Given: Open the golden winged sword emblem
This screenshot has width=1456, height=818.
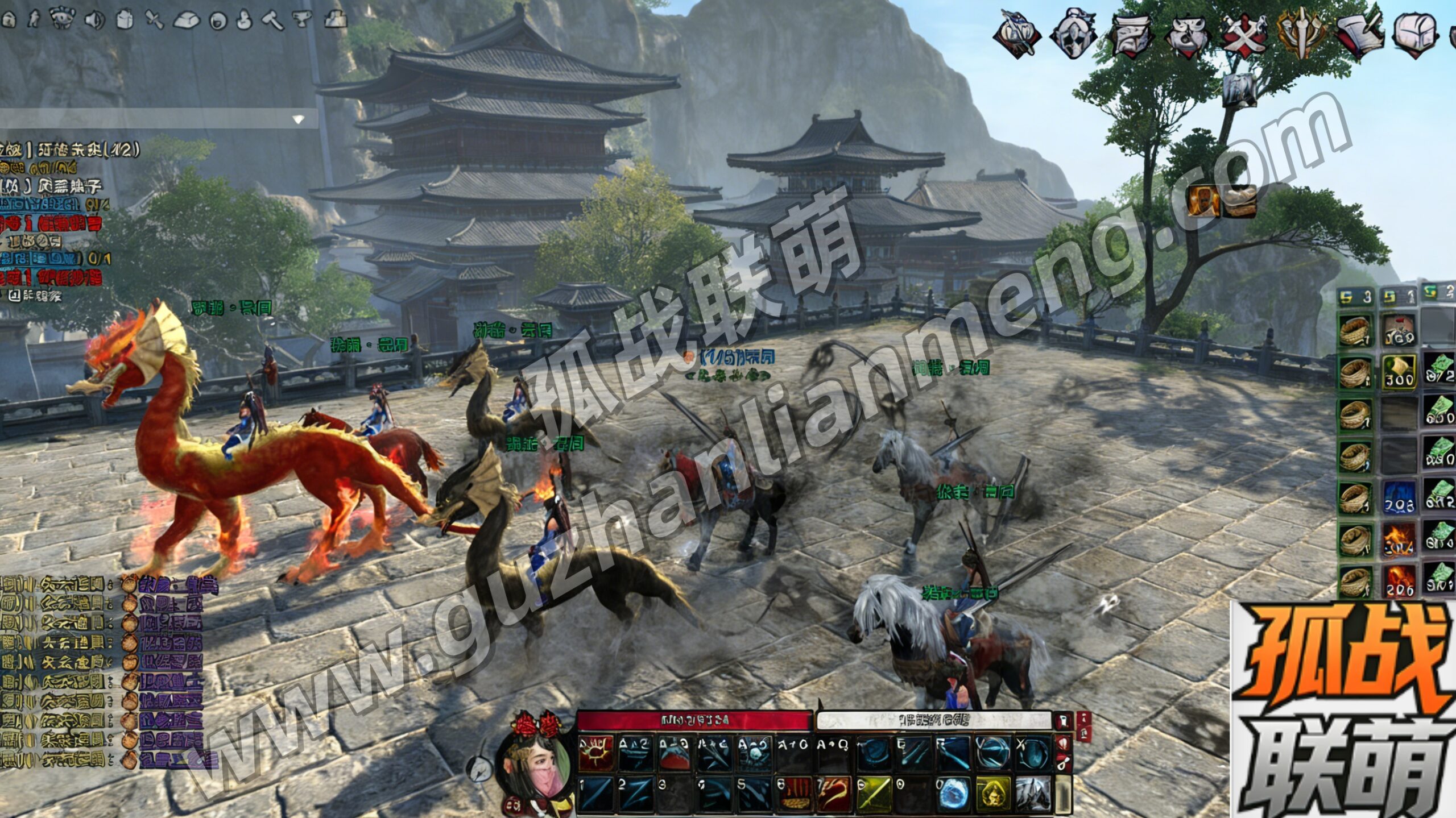Looking at the screenshot, I should [x=1301, y=33].
